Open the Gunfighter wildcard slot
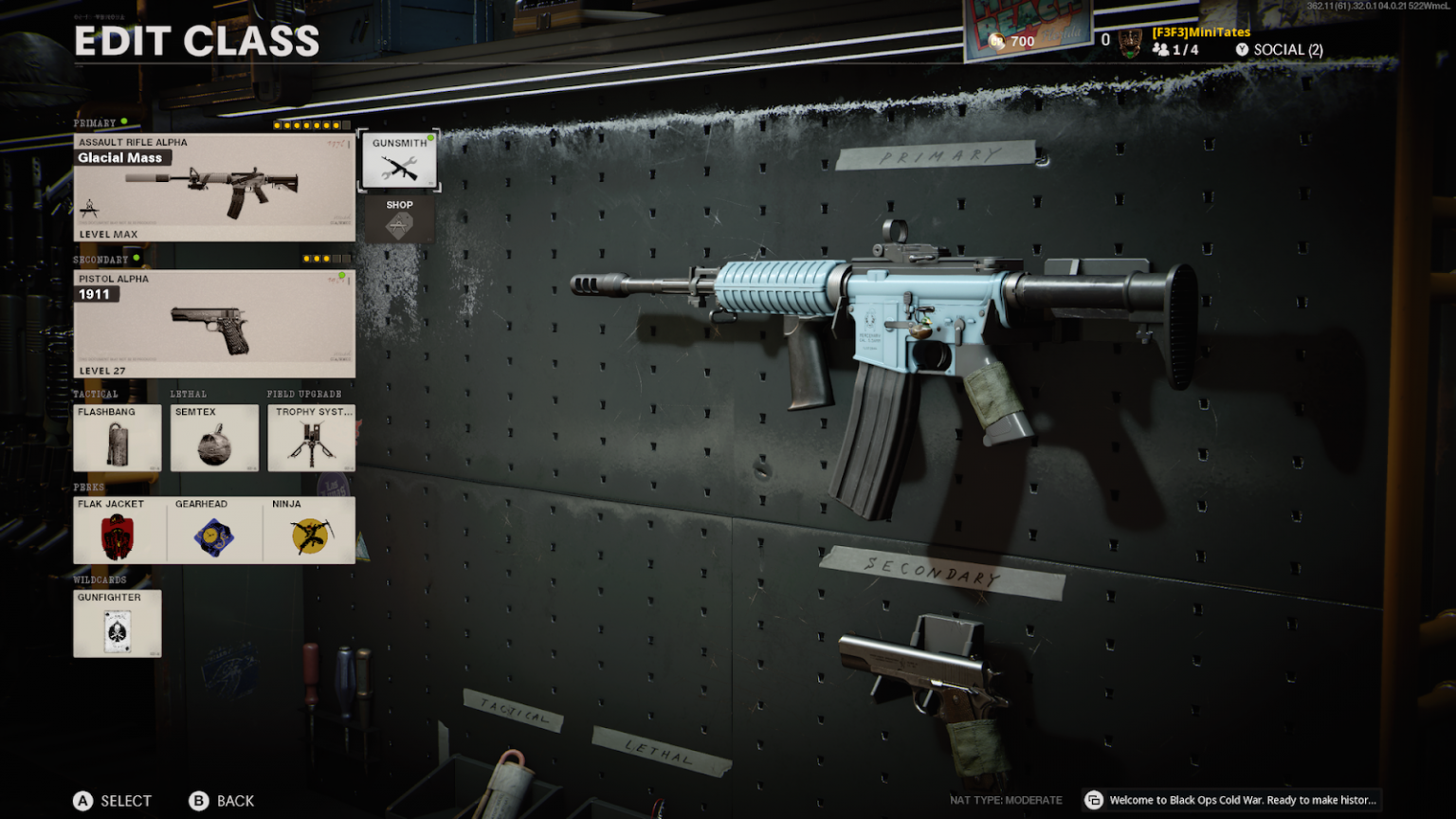 117,623
